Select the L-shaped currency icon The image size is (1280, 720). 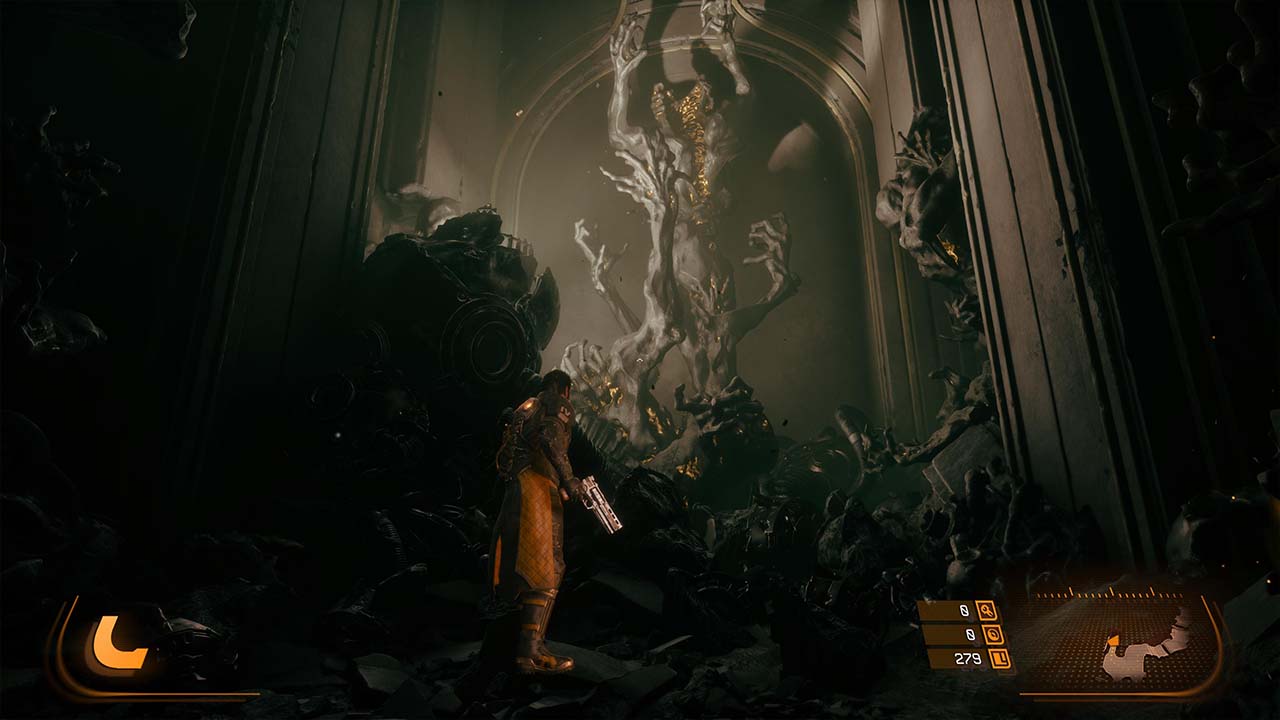pyautogui.click(x=998, y=658)
